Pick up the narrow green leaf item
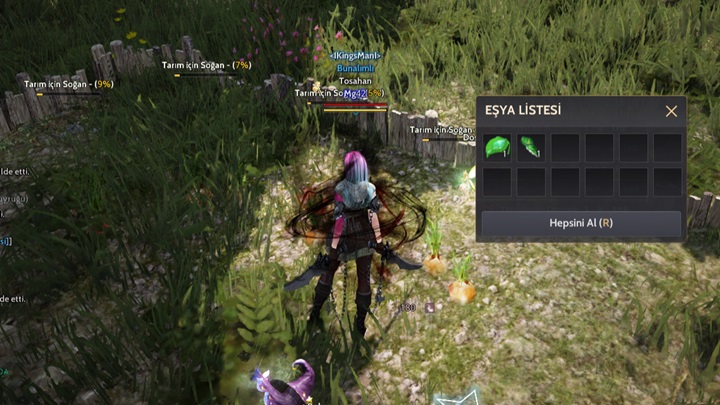720x405 pixels. coord(531,148)
